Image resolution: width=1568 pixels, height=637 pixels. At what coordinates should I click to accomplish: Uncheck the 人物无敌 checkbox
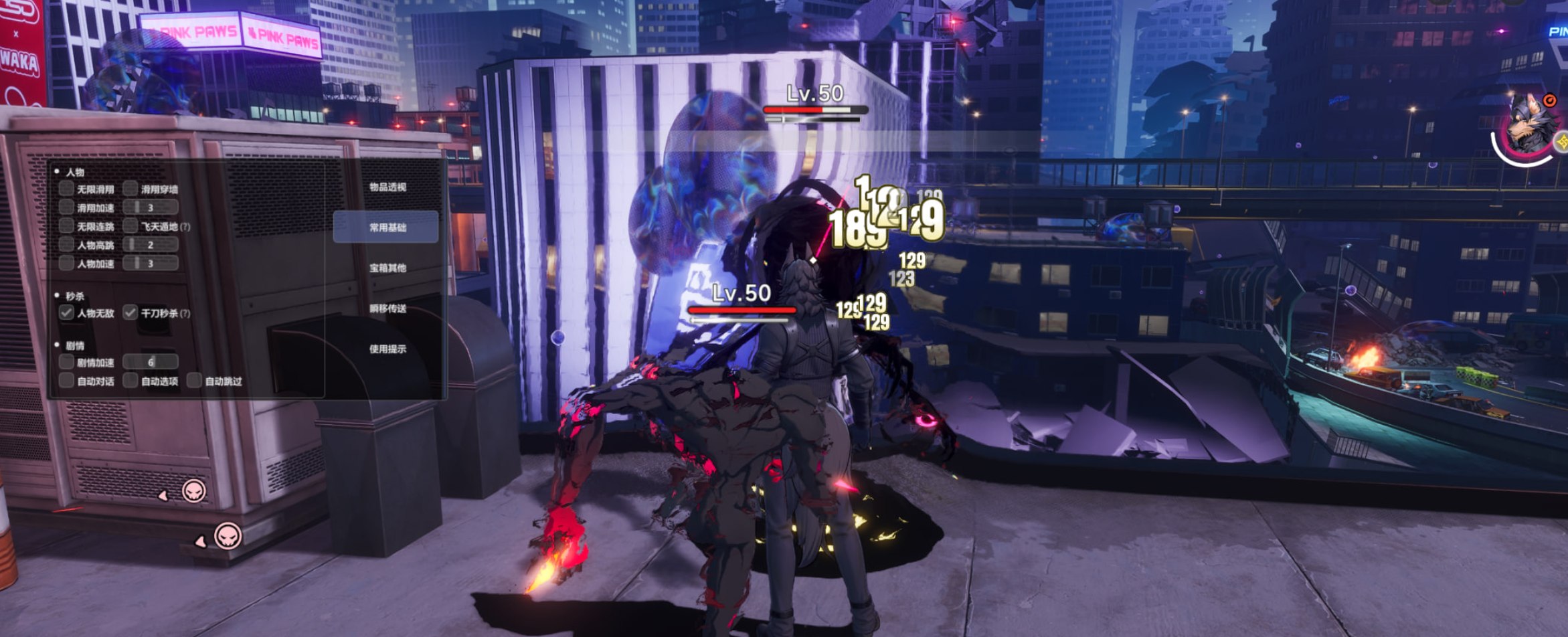(x=66, y=312)
